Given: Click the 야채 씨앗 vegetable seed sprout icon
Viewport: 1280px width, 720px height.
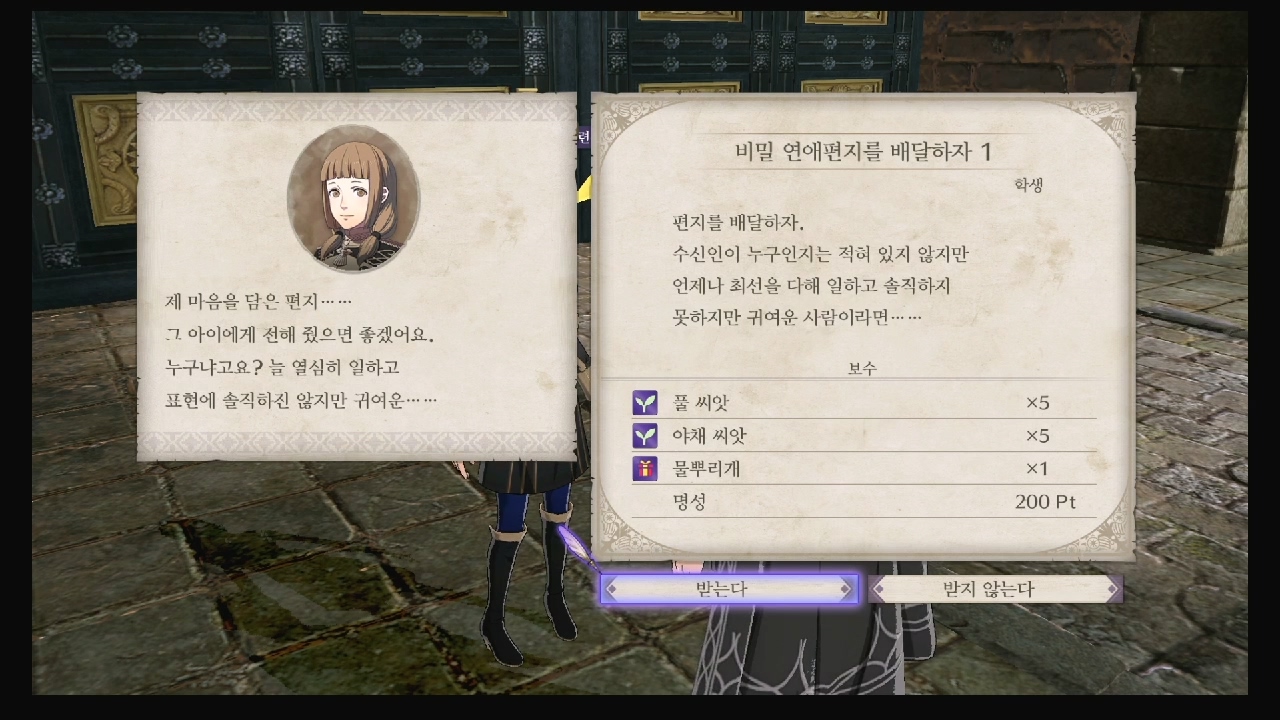Looking at the screenshot, I should 643,435.
